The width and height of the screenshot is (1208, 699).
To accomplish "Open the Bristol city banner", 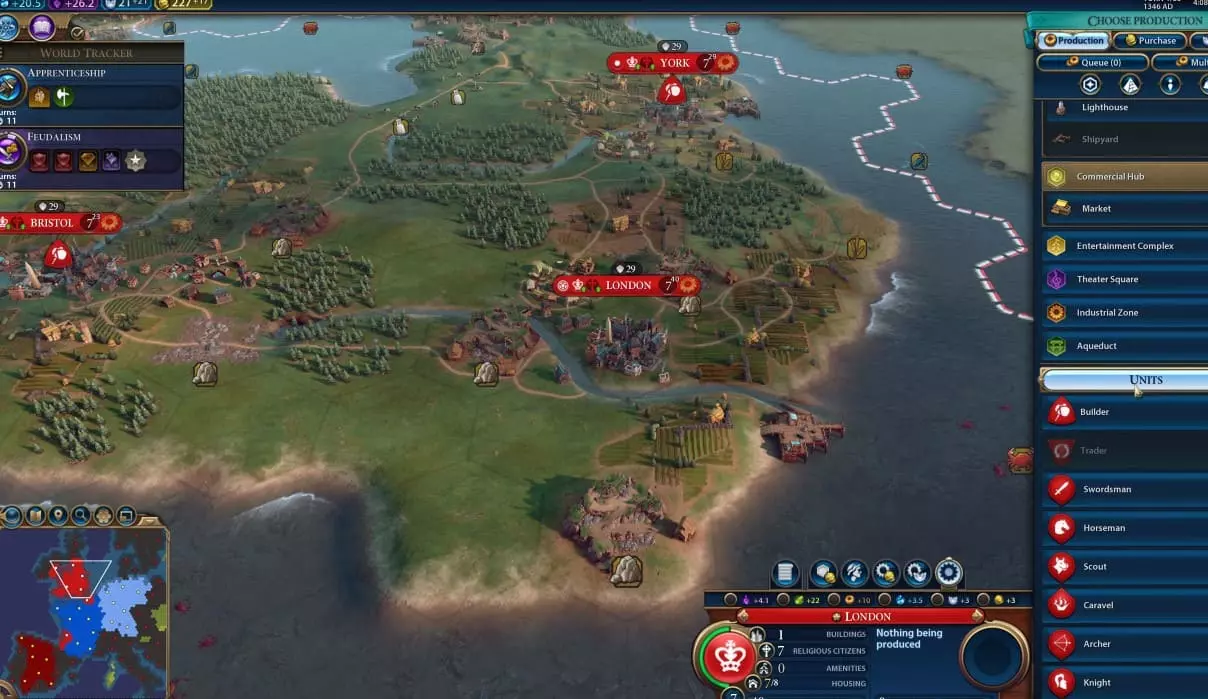I will point(52,223).
